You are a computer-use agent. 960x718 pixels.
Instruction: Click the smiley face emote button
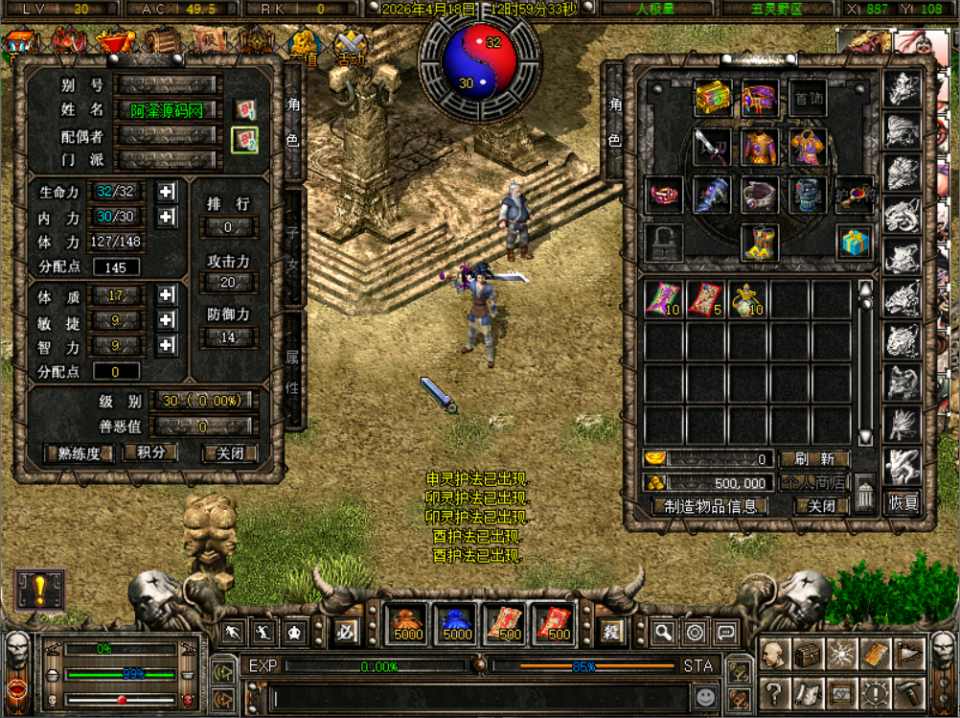[706, 693]
